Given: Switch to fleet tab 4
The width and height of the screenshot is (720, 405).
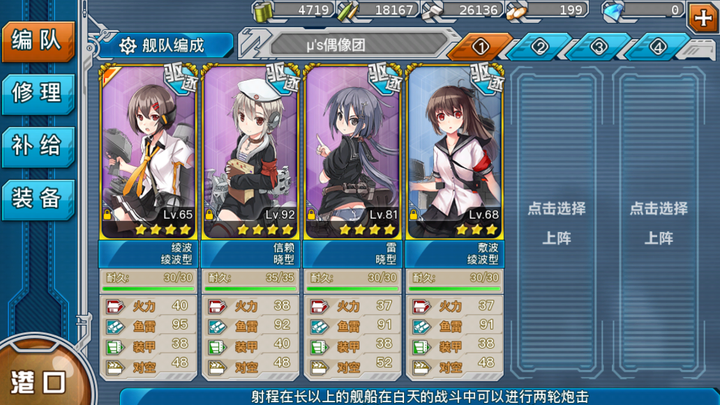Looking at the screenshot, I should click(x=659, y=47).
